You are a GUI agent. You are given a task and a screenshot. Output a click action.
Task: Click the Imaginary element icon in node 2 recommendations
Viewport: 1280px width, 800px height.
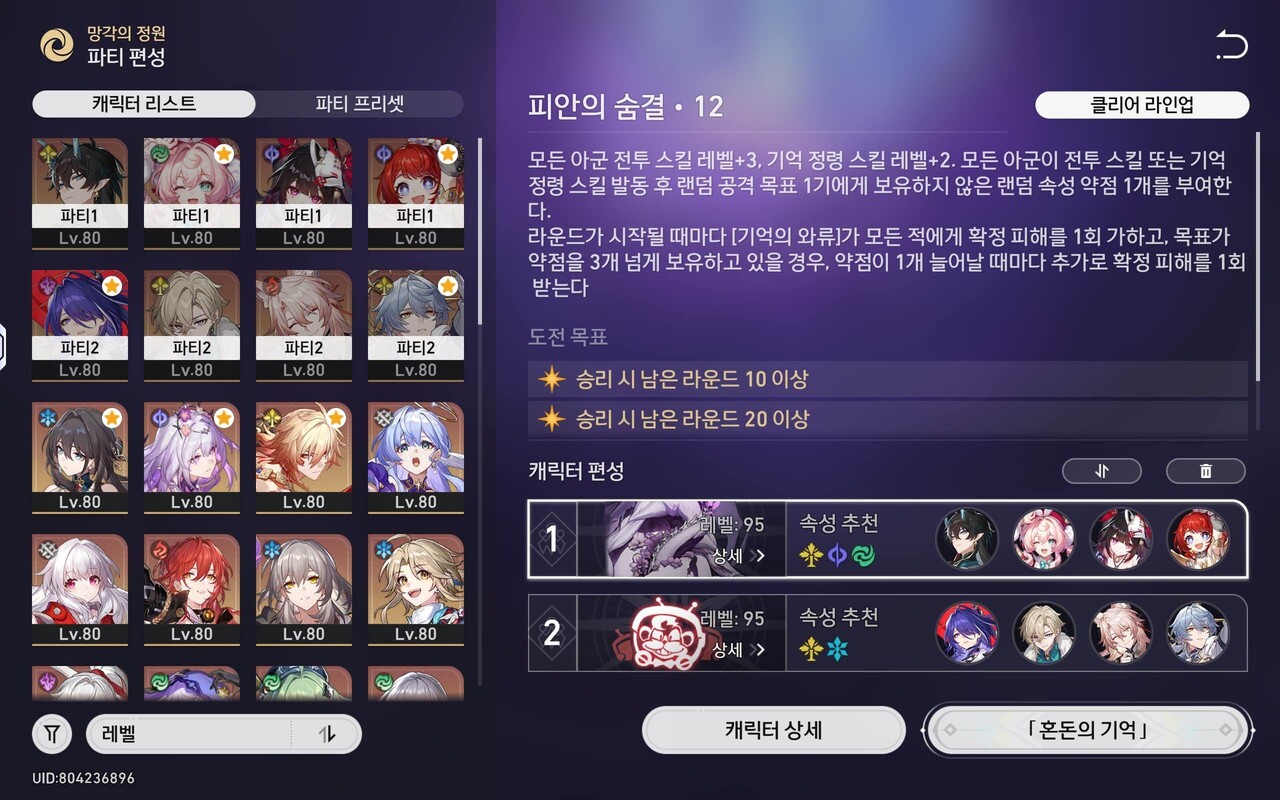coord(813,649)
